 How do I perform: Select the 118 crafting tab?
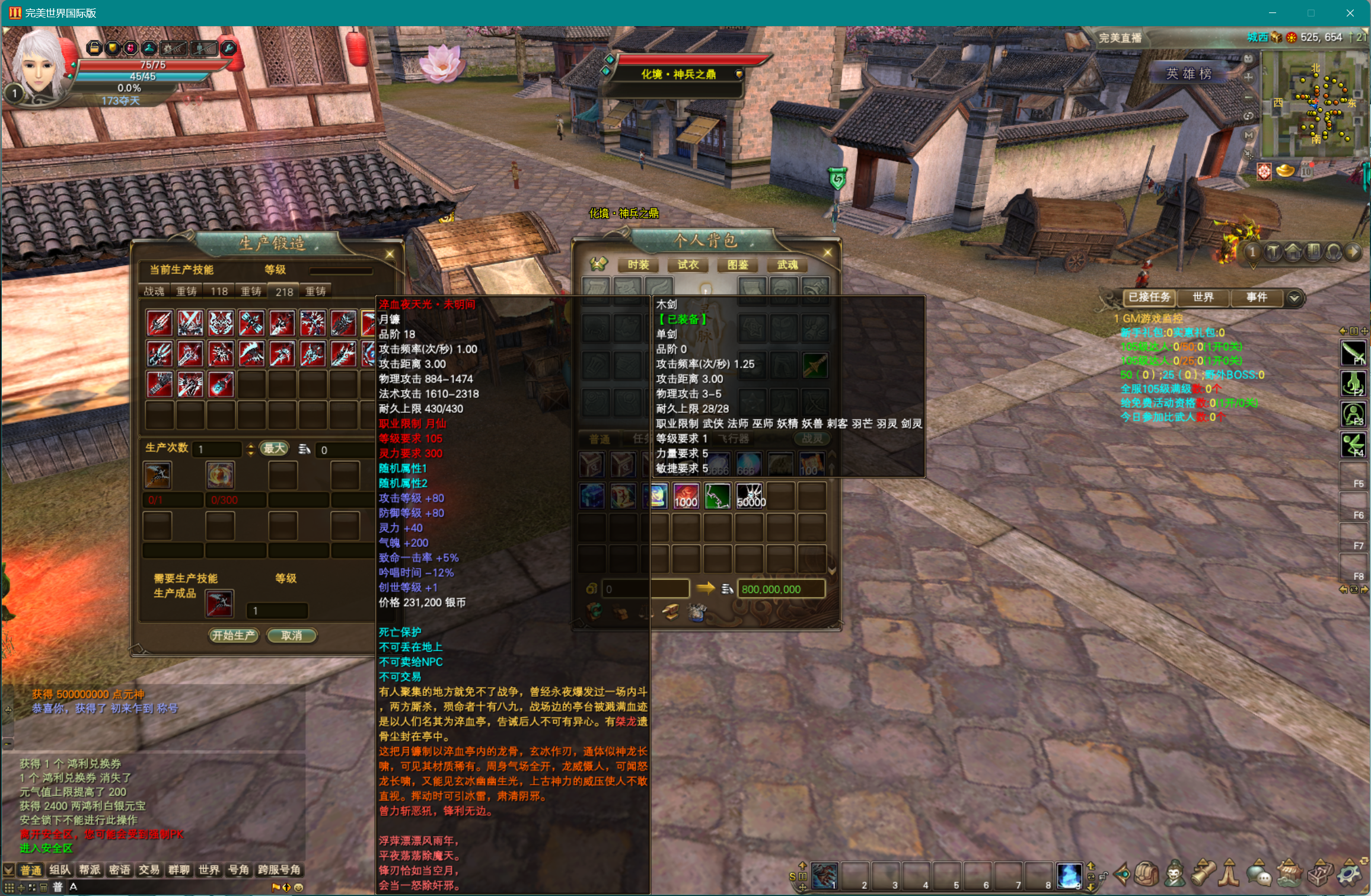219,291
